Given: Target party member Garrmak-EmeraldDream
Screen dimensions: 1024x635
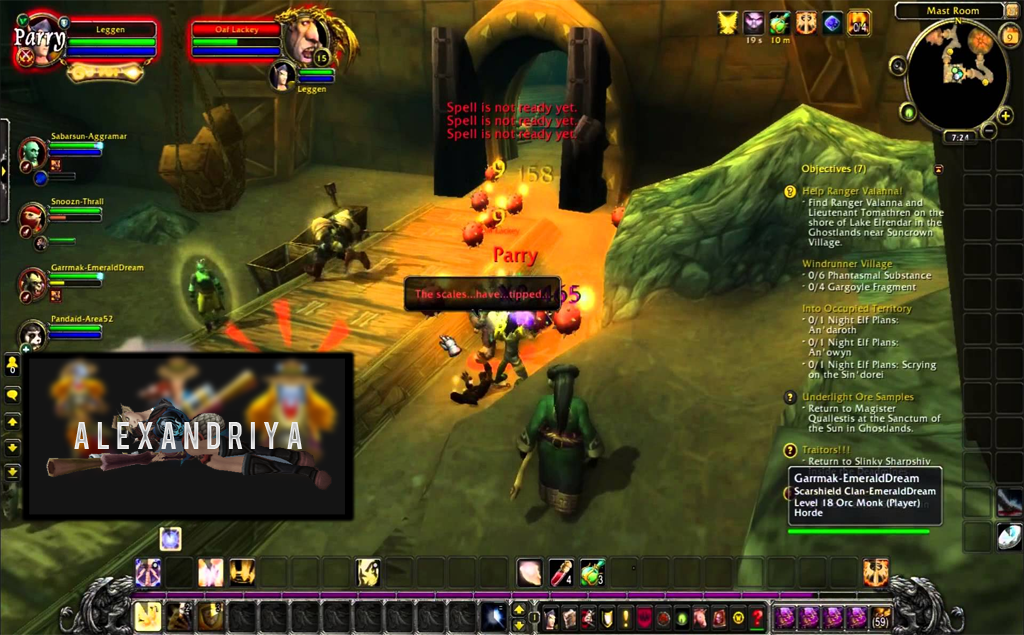Looking at the screenshot, I should (x=33, y=284).
